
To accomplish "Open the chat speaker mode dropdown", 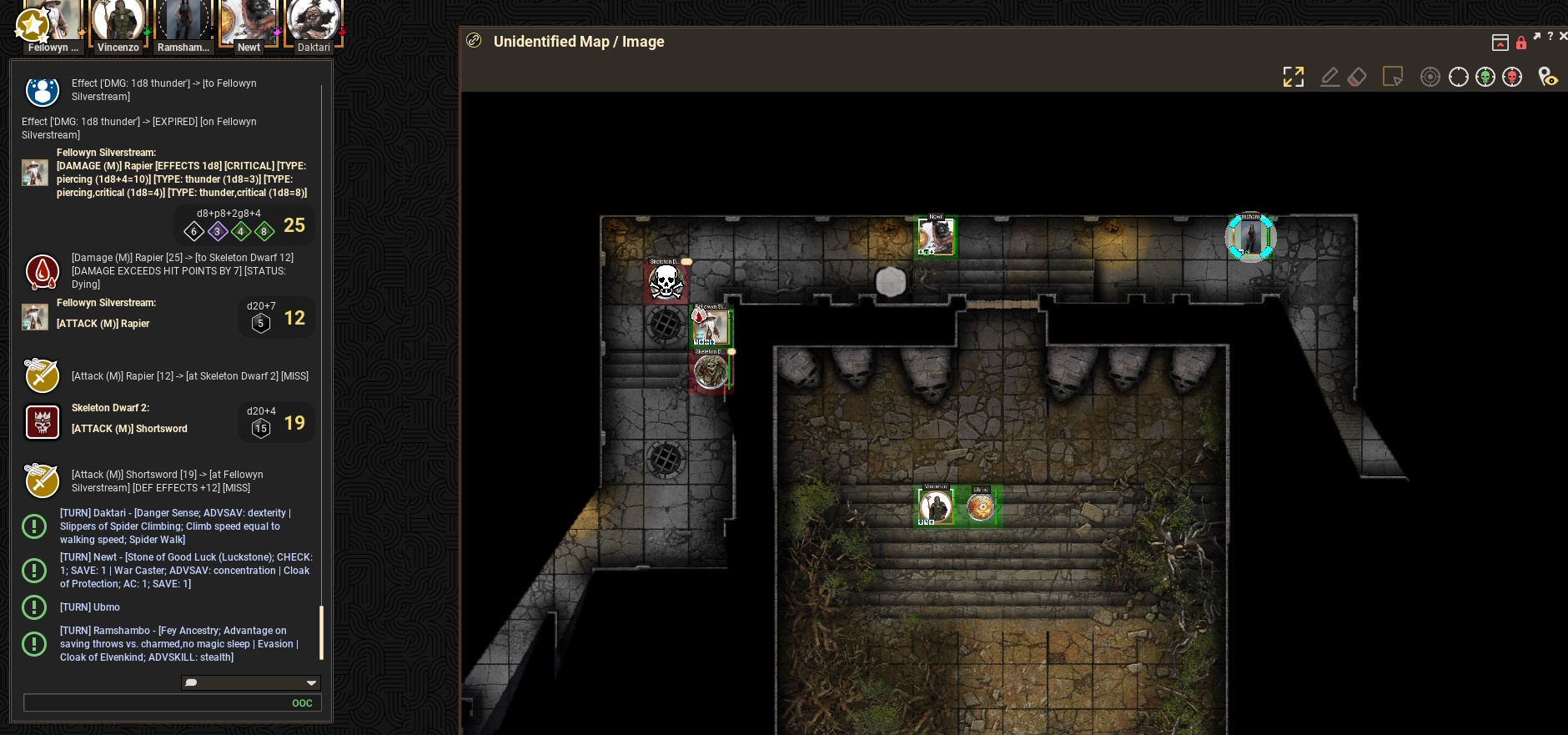I will coord(250,682).
